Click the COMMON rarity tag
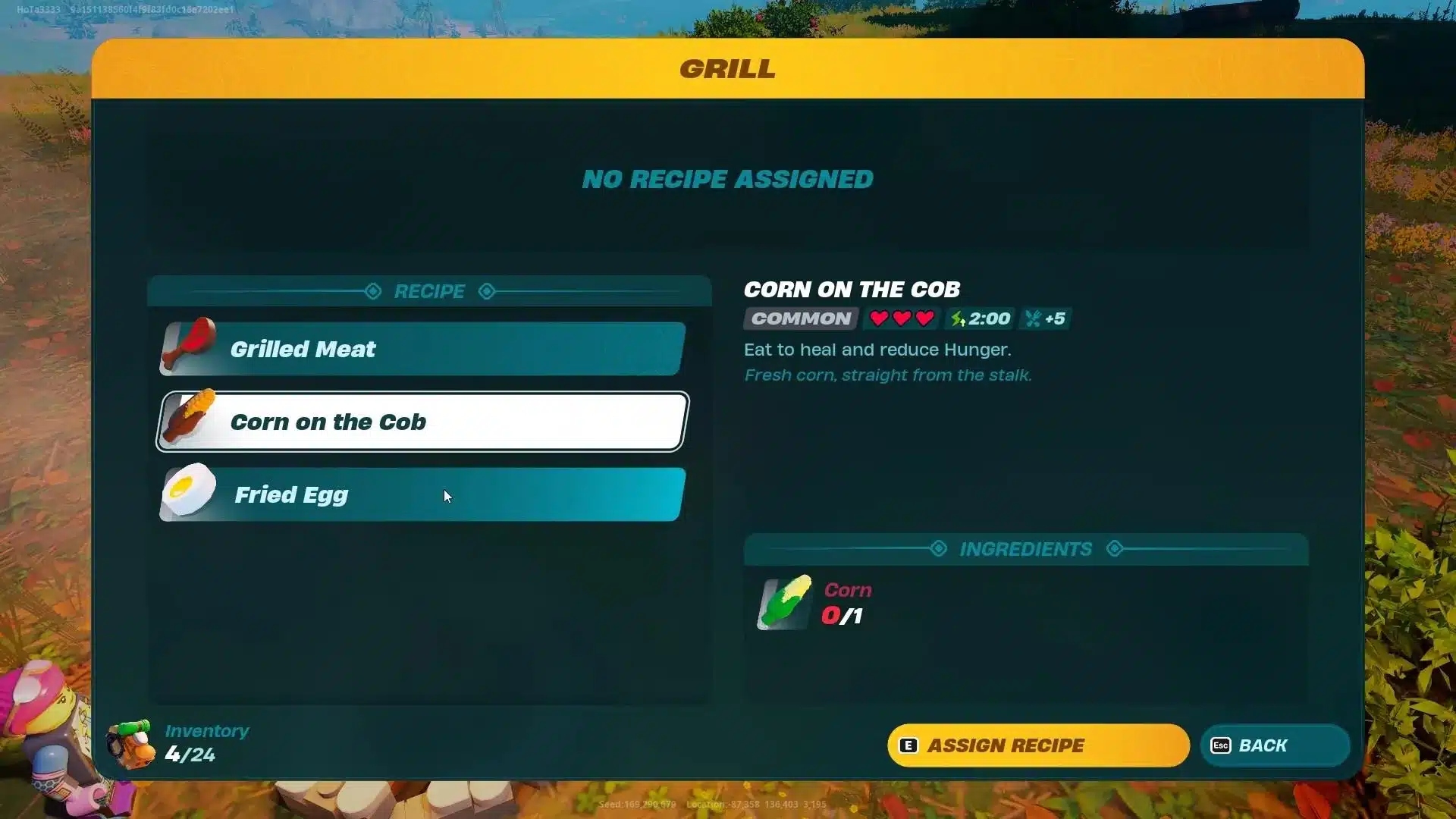This screenshot has width=1456, height=819. pyautogui.click(x=800, y=318)
